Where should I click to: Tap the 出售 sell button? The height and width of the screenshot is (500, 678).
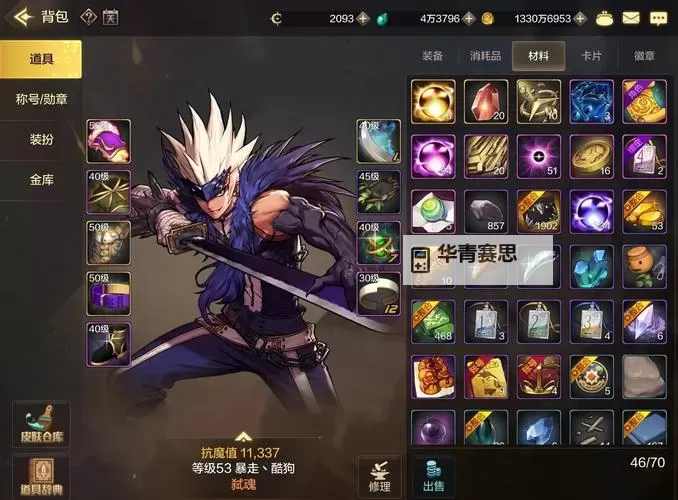click(433, 474)
